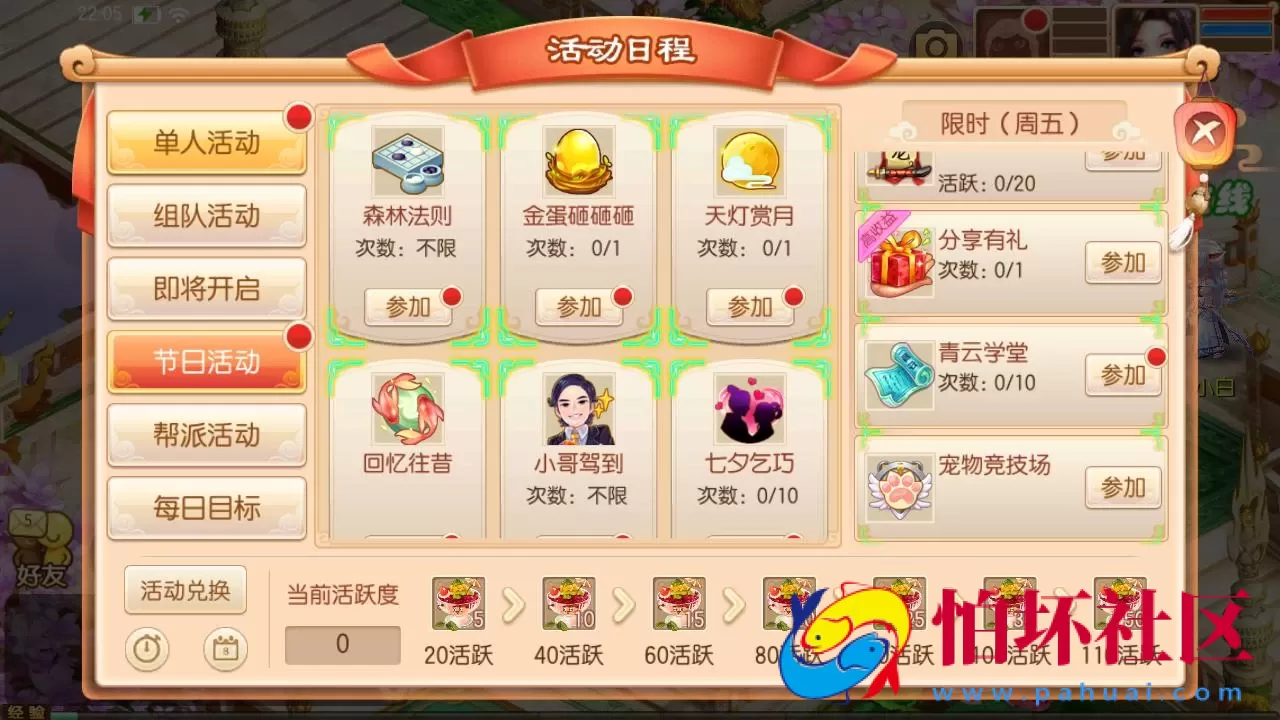Select the 每日目标 tab
Viewport: 1280px width, 720px height.
(x=206, y=507)
